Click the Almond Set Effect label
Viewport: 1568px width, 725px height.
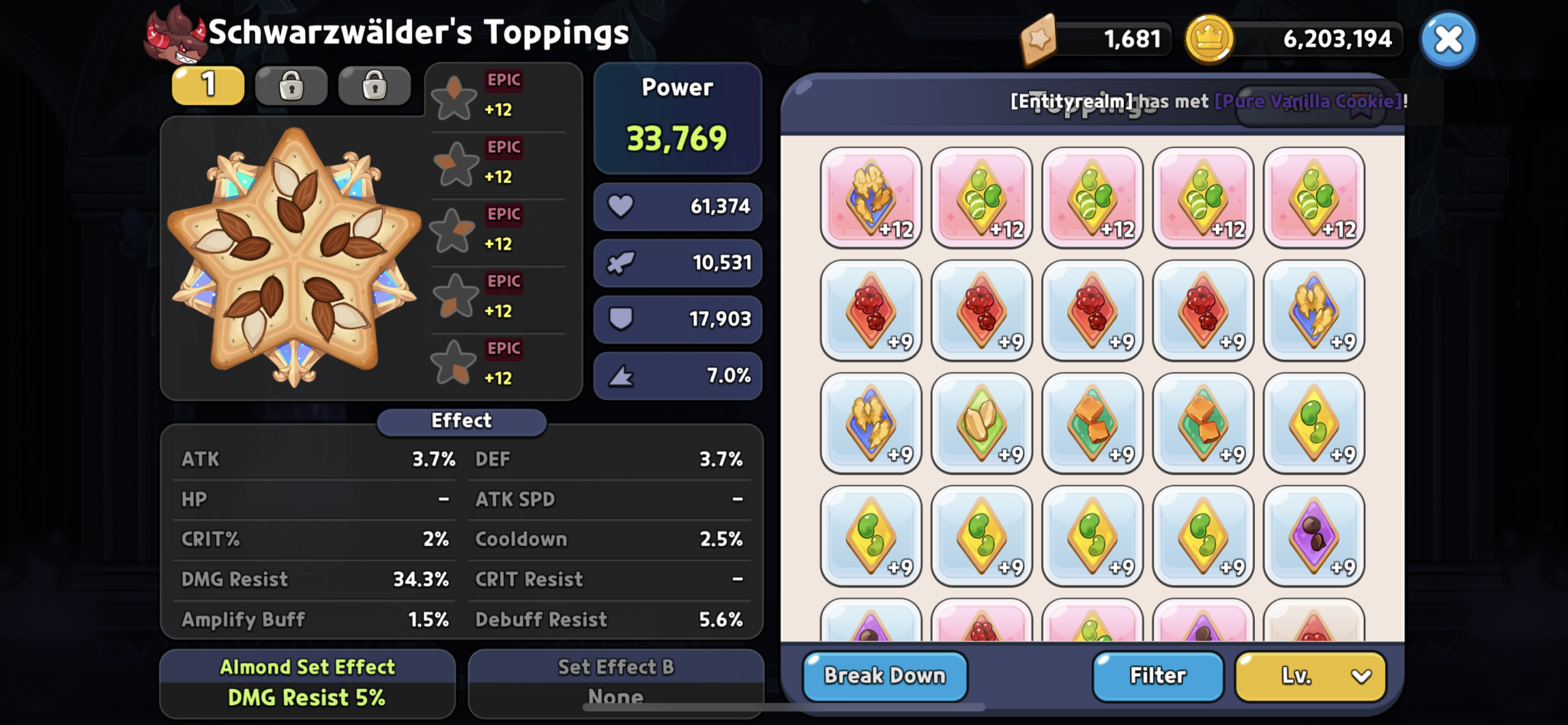(308, 666)
